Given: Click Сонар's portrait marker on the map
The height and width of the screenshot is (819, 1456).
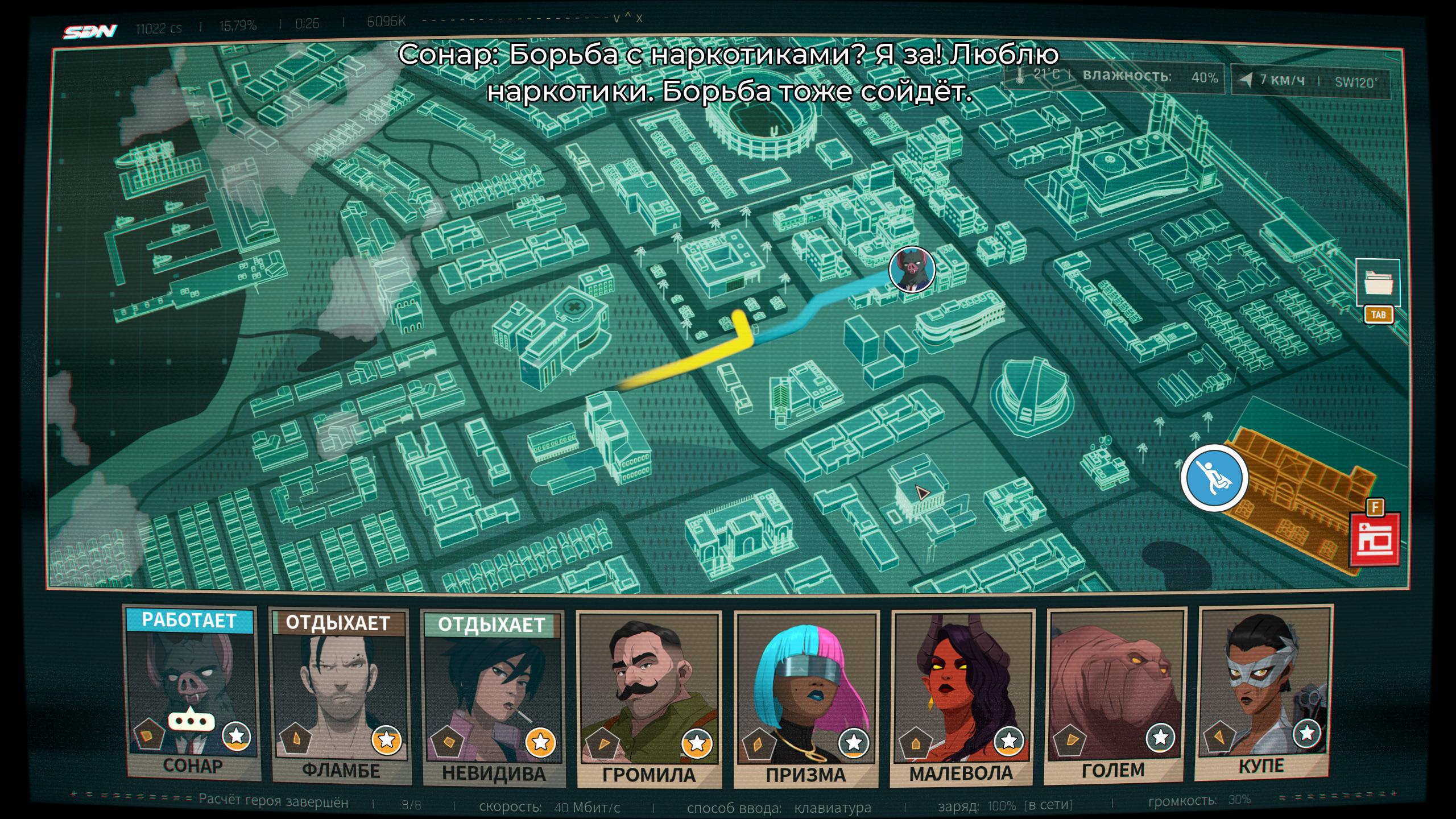Looking at the screenshot, I should pos(912,270).
